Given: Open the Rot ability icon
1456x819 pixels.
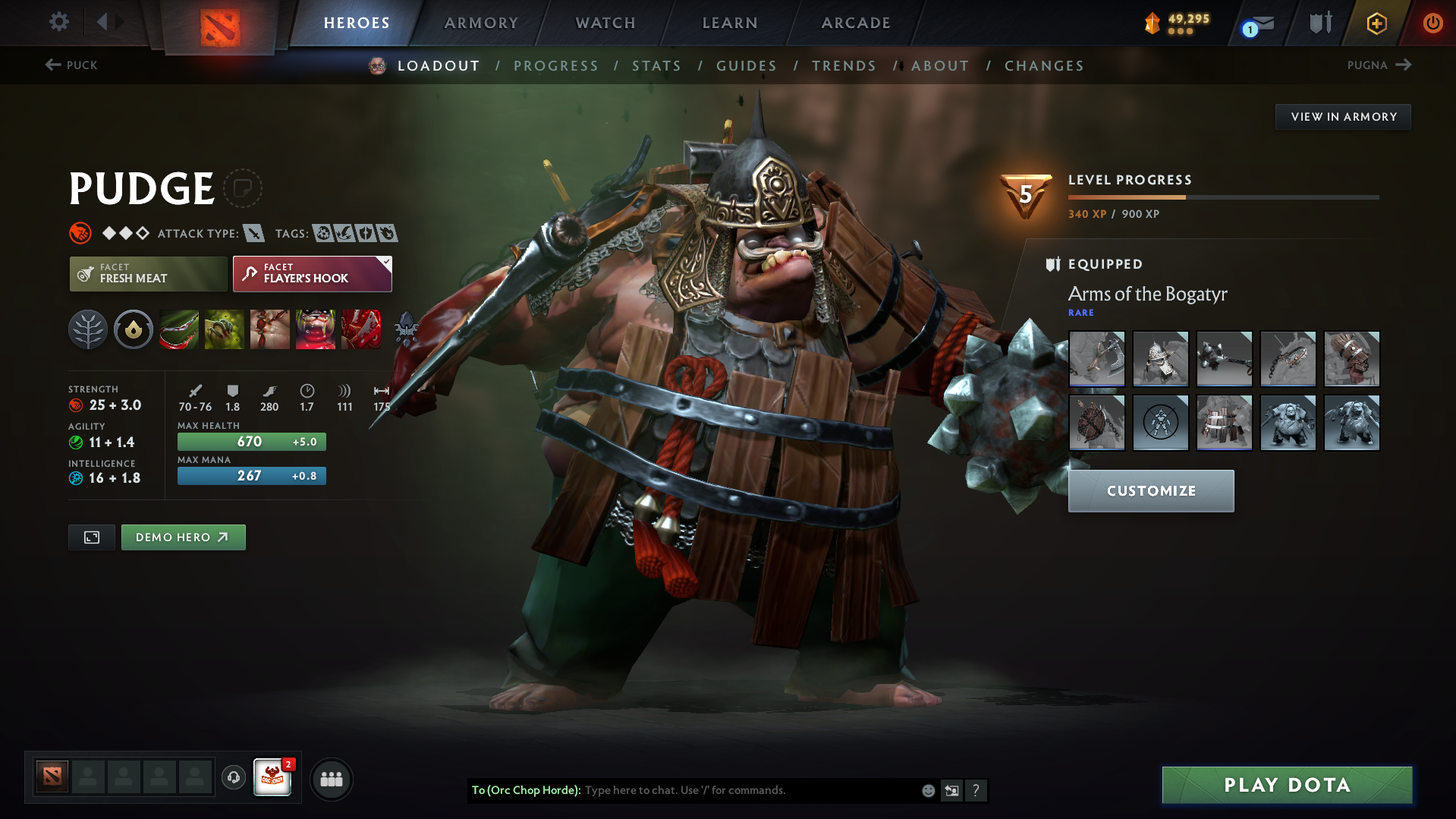Looking at the screenshot, I should point(225,329).
